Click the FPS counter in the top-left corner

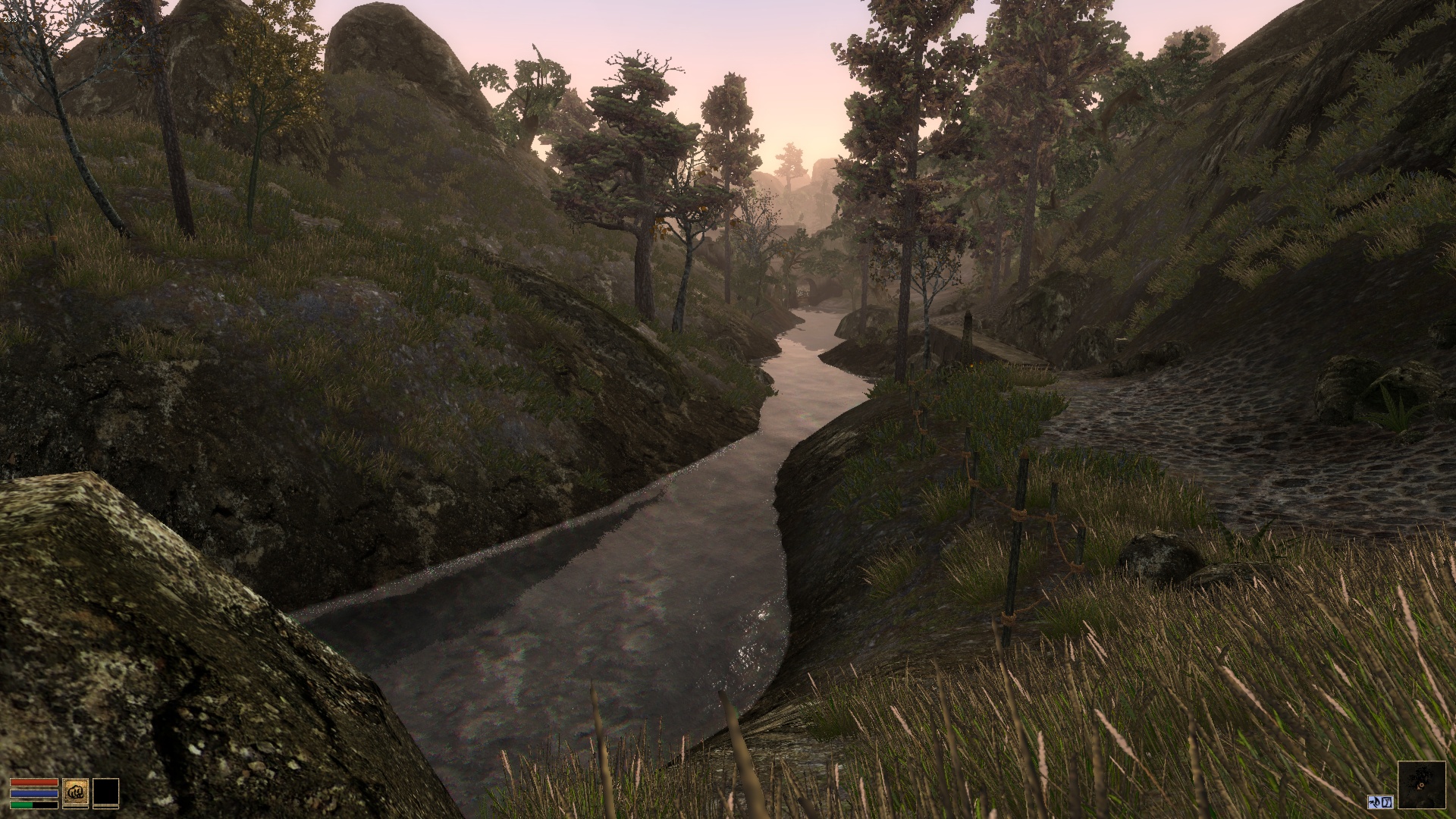(10, 20)
